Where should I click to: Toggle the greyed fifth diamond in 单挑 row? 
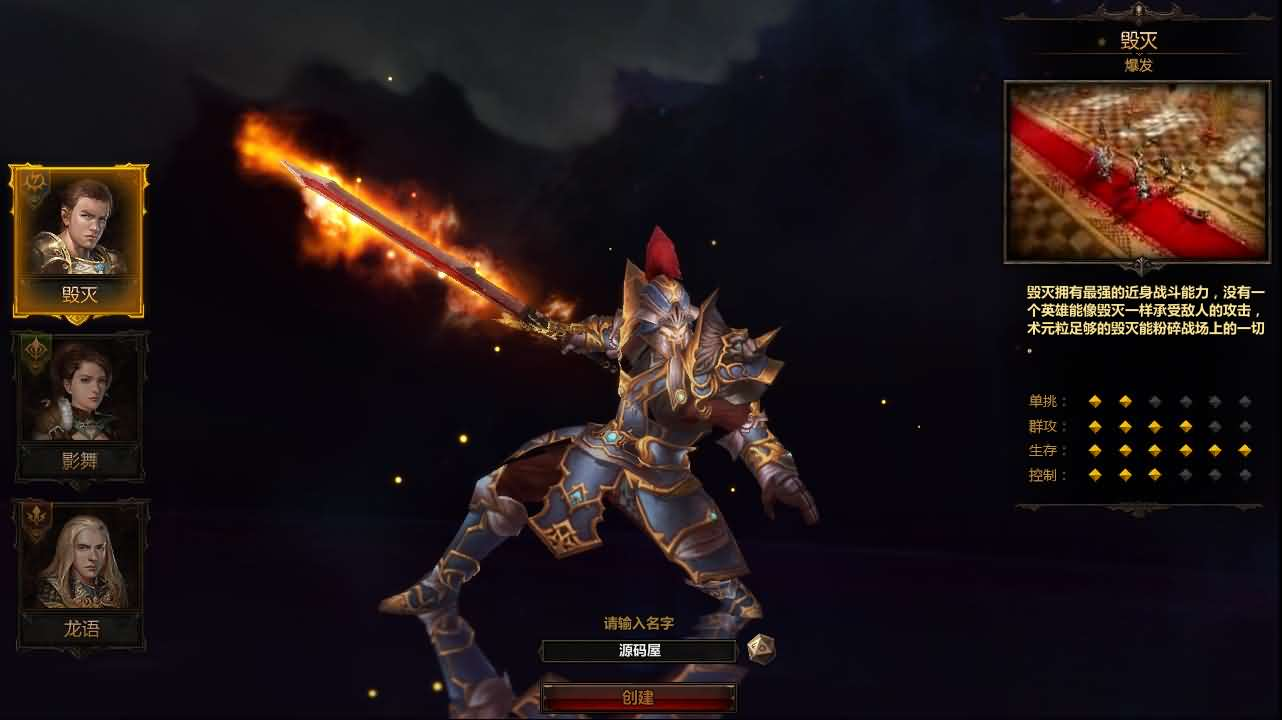(1215, 401)
